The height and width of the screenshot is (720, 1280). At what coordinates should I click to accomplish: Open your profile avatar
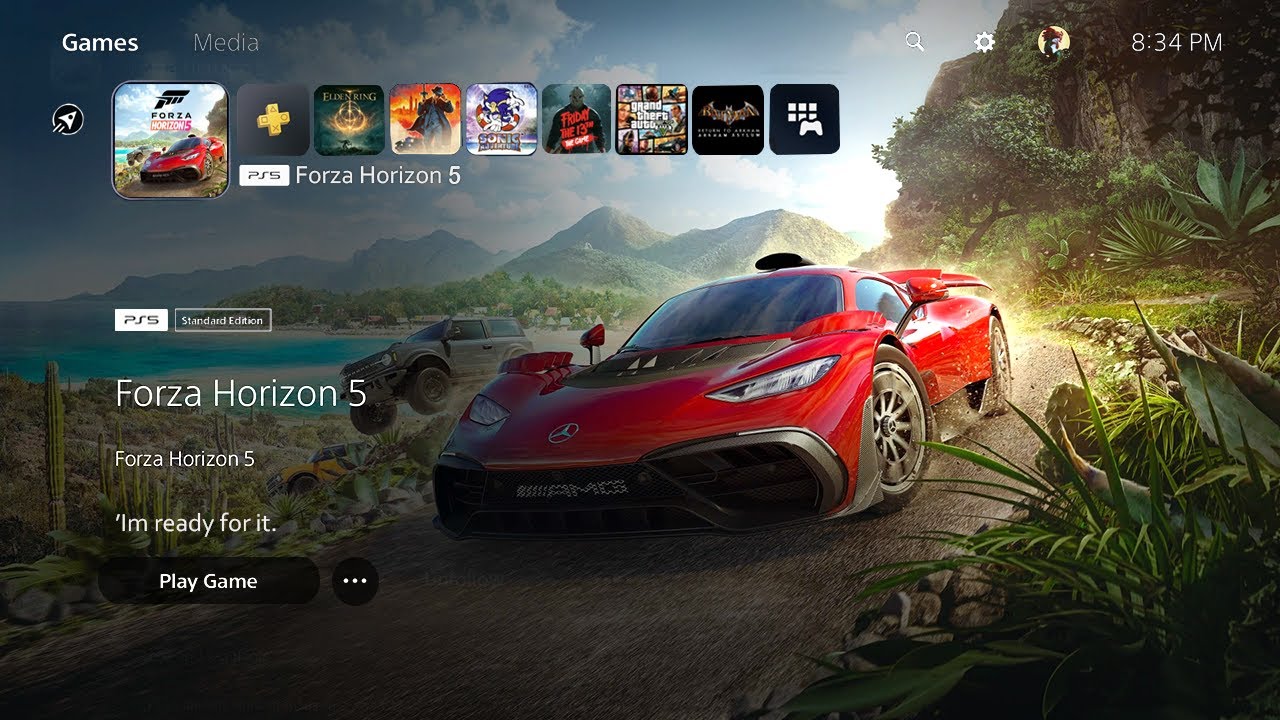coord(1051,42)
